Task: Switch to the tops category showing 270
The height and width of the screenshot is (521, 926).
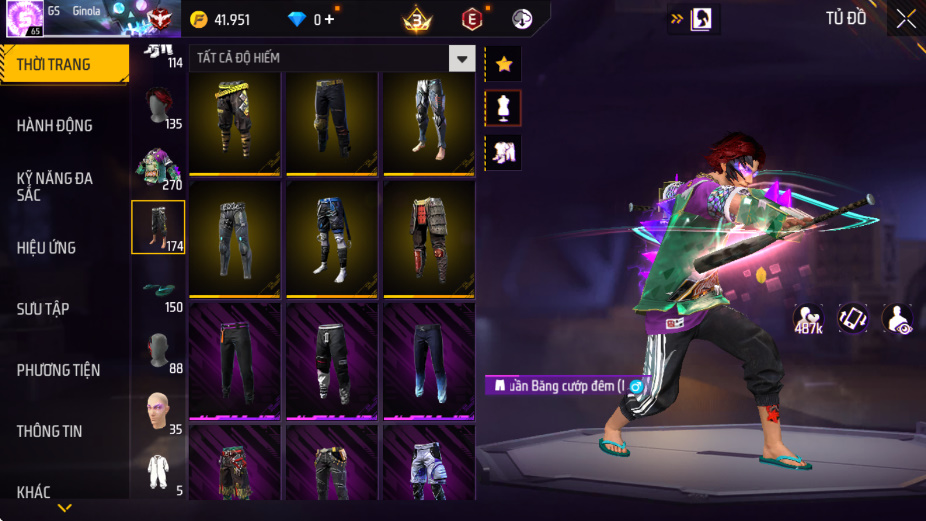Action: tap(158, 167)
